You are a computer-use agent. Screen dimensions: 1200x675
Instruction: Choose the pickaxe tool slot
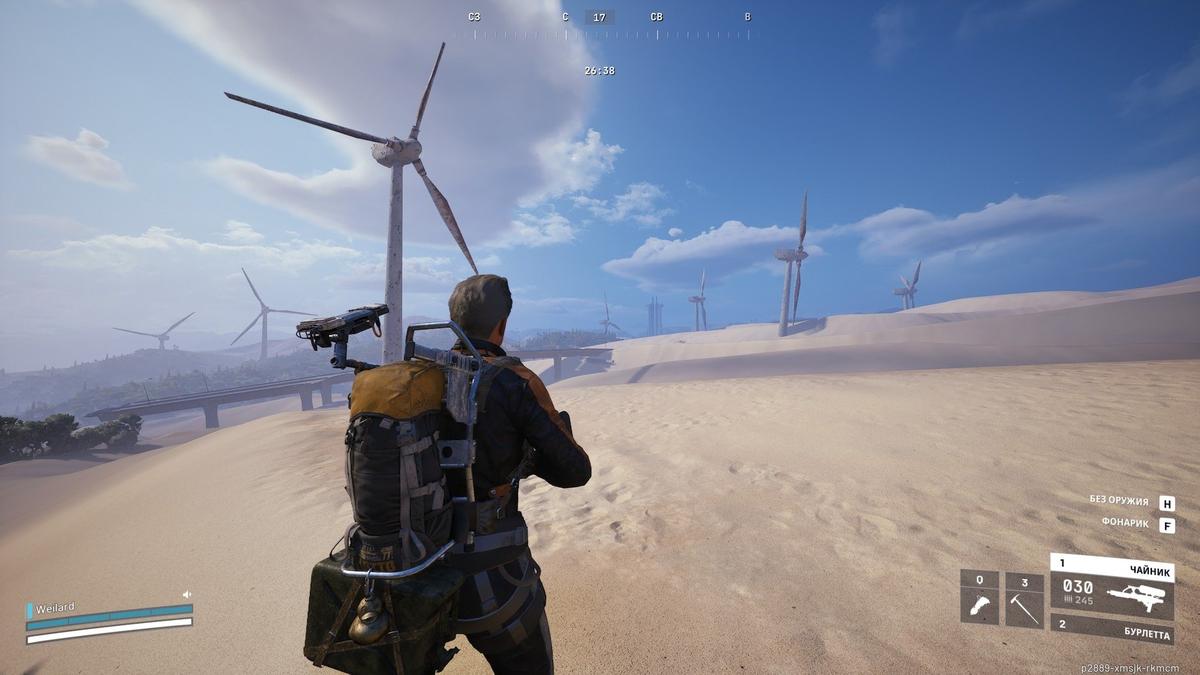coord(1024,600)
